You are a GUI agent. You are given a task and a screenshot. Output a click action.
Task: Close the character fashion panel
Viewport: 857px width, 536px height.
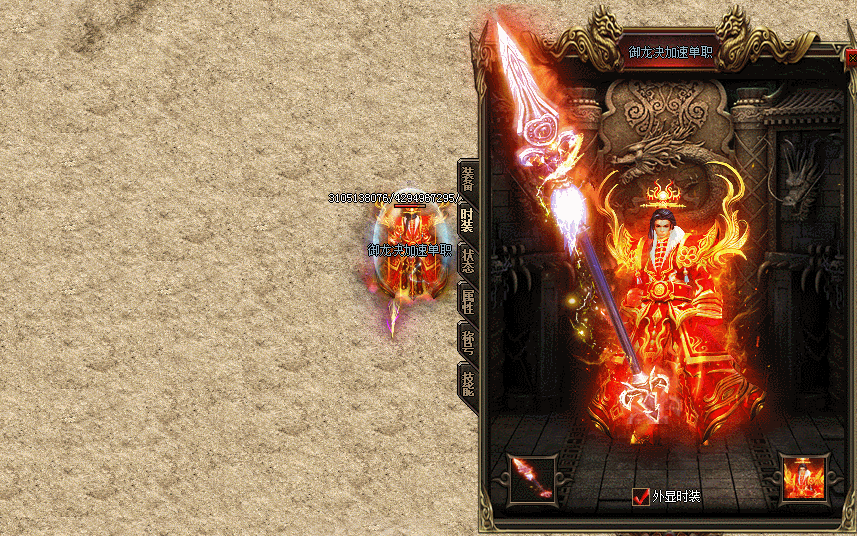click(x=851, y=58)
